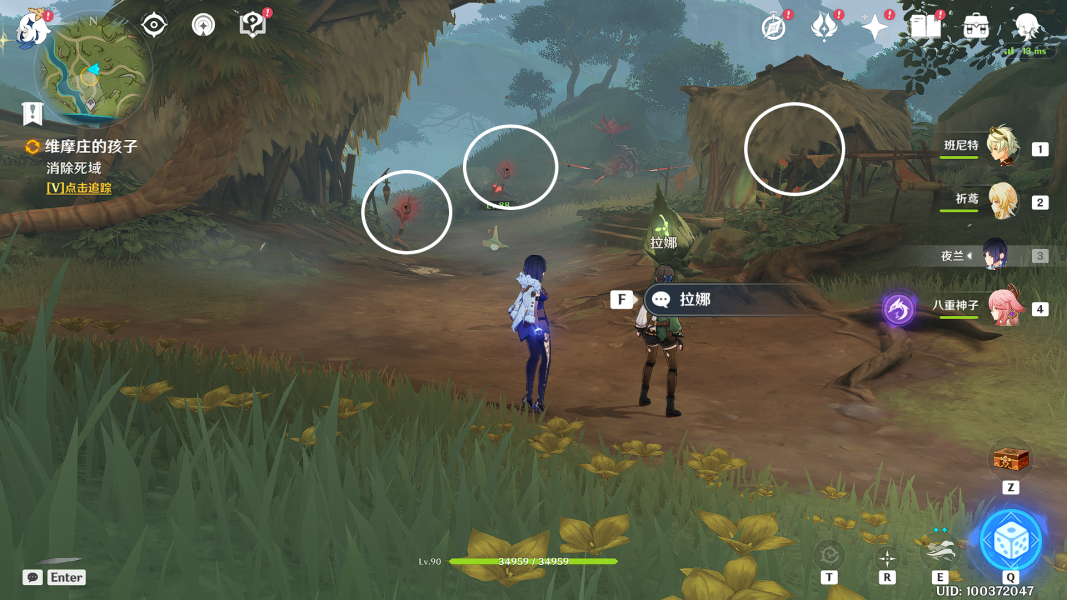The image size is (1067, 600).
Task: Switch to party member 八重神子
Action: point(1001,307)
